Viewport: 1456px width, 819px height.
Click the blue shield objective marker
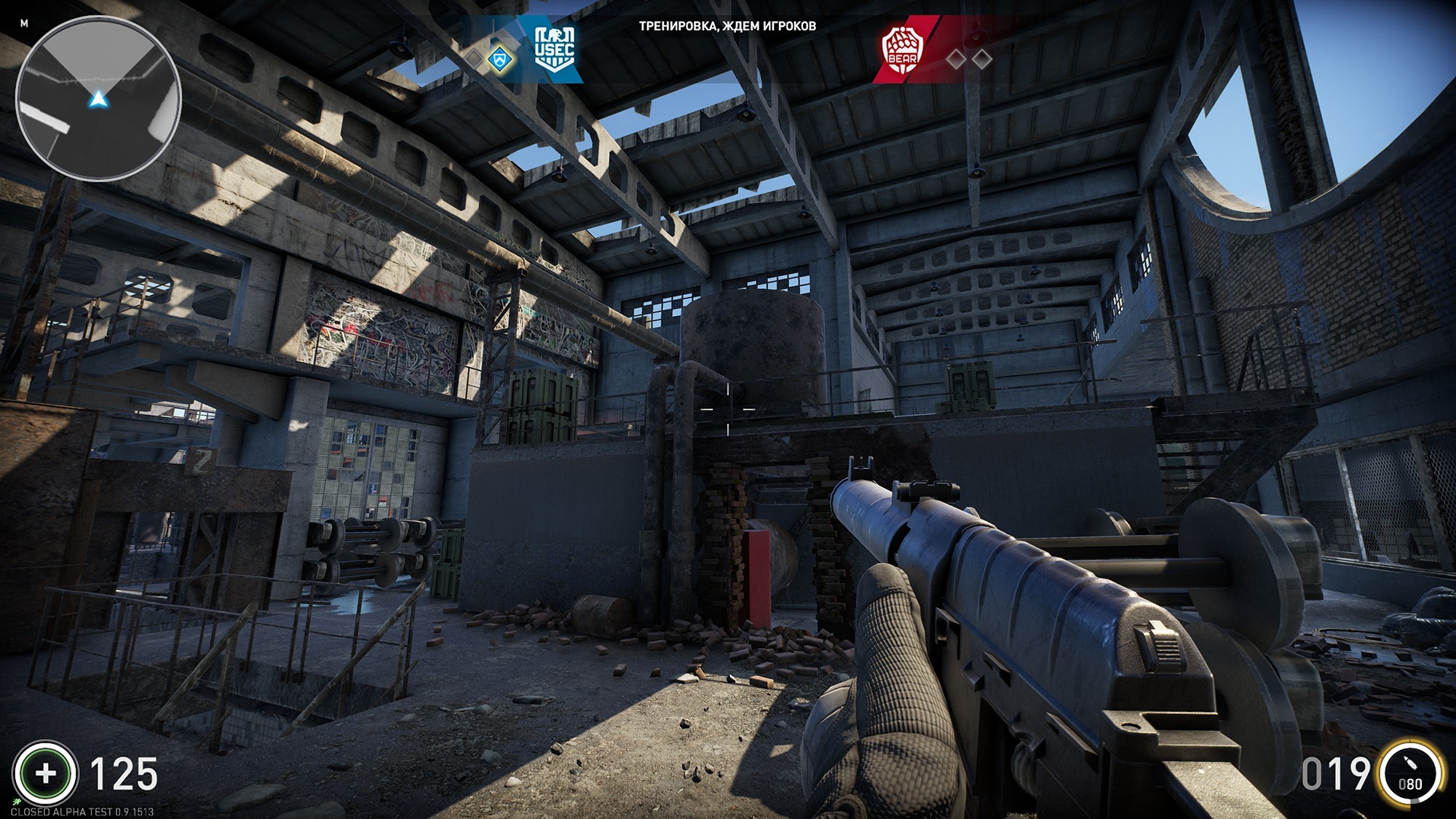(499, 59)
